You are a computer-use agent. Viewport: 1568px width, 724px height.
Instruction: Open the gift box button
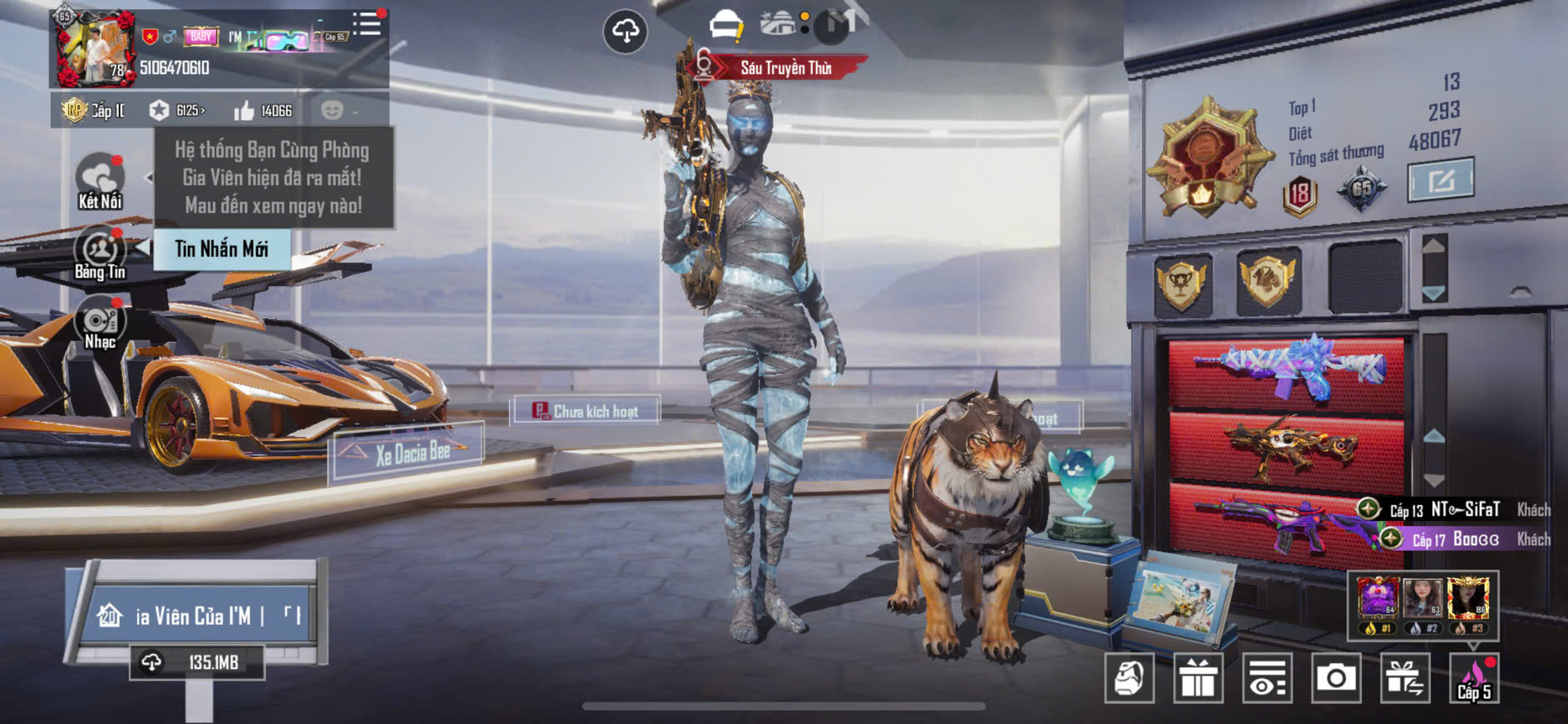pos(1198,678)
